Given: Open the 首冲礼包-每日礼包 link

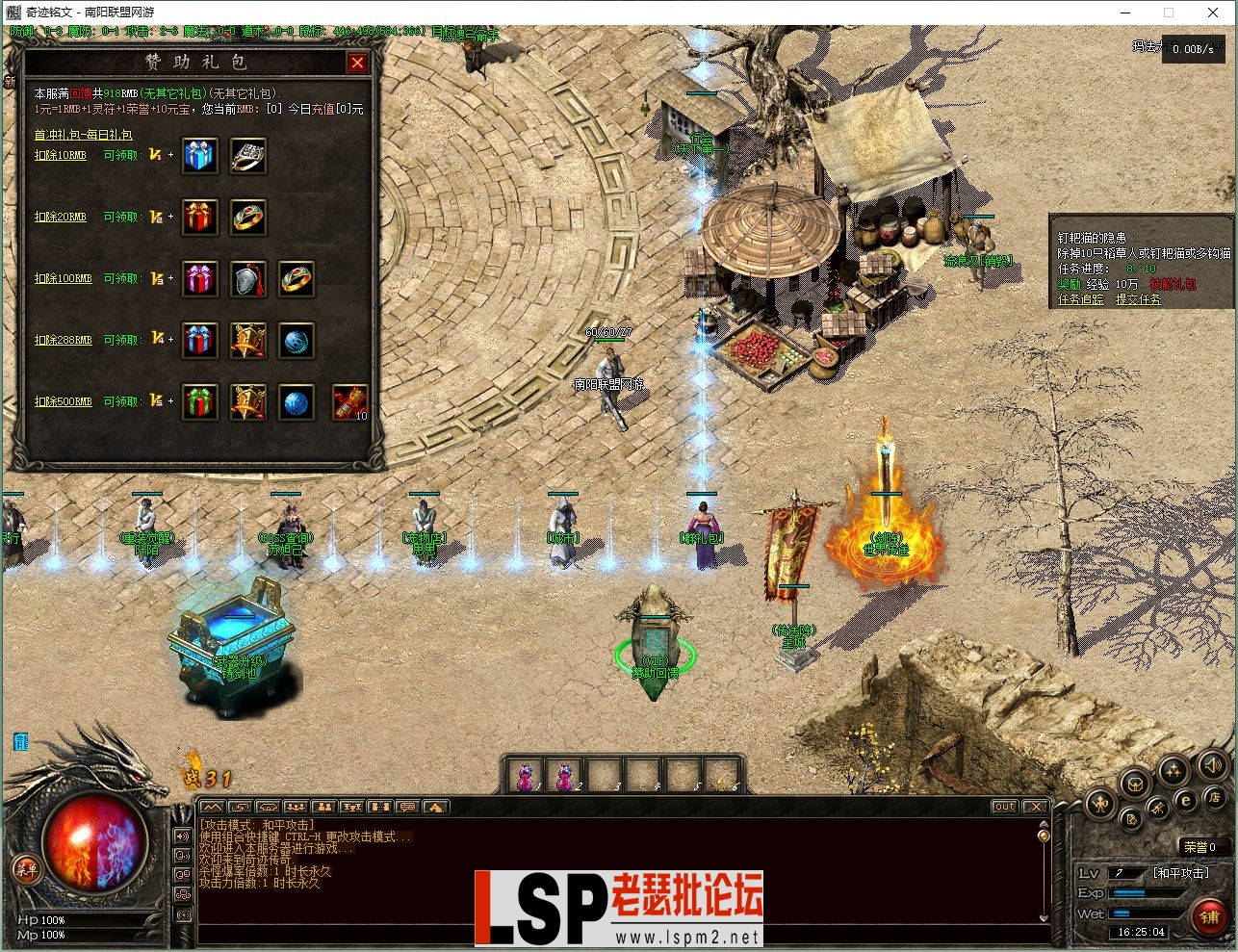Looking at the screenshot, I should coord(84,135).
